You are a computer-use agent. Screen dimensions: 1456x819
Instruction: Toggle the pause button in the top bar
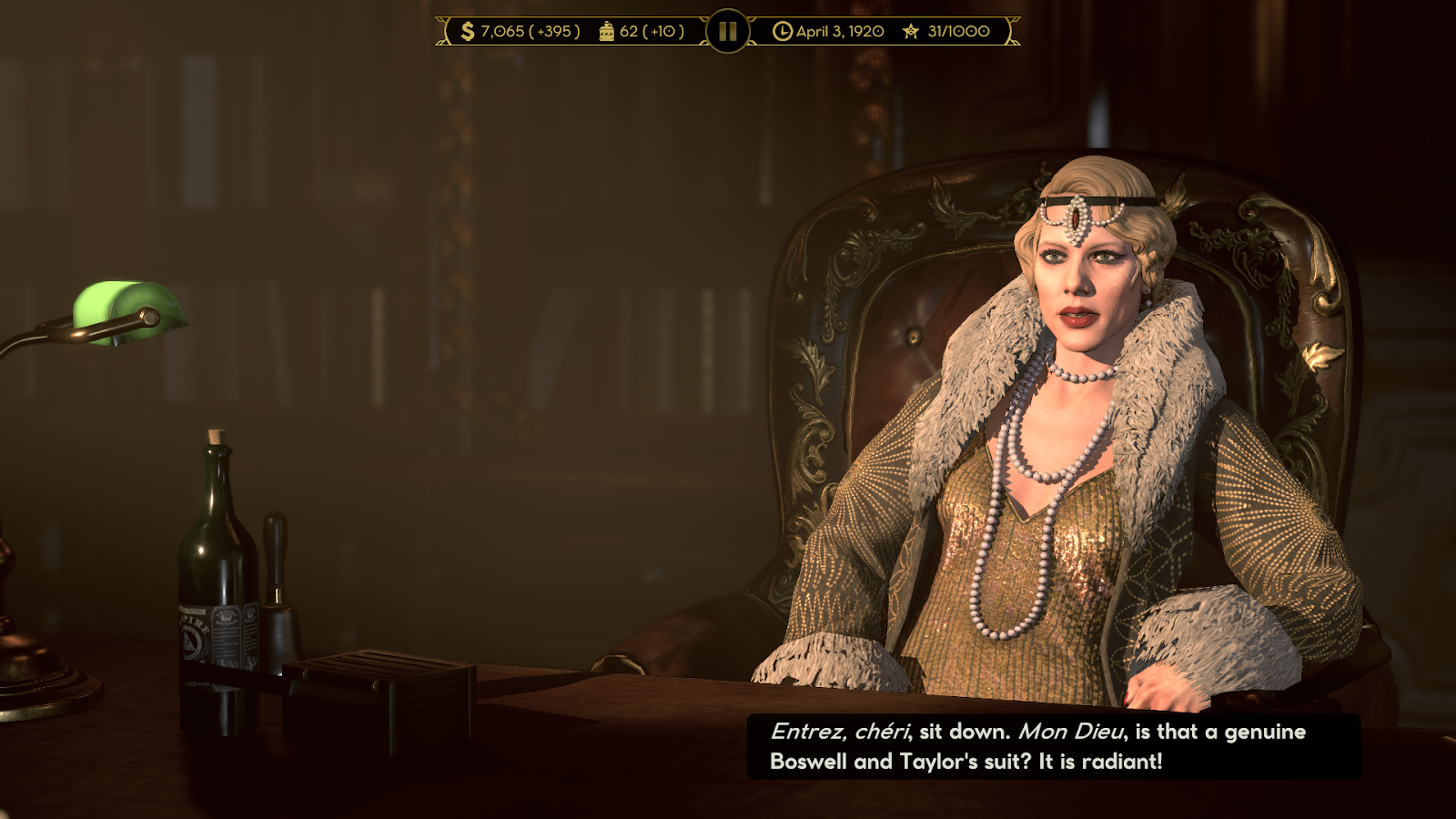click(x=727, y=31)
